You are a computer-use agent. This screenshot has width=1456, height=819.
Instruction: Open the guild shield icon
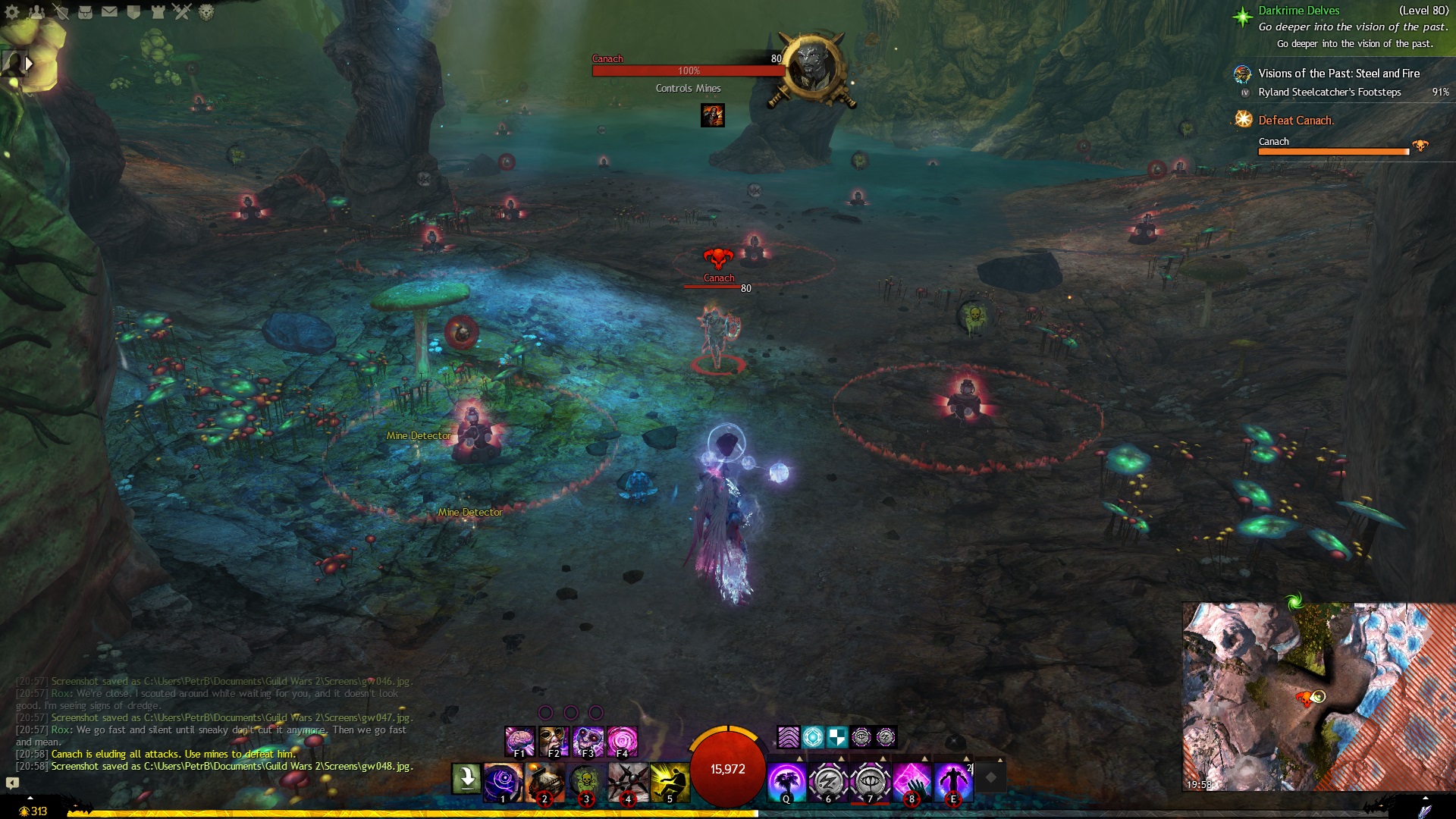pos(133,12)
